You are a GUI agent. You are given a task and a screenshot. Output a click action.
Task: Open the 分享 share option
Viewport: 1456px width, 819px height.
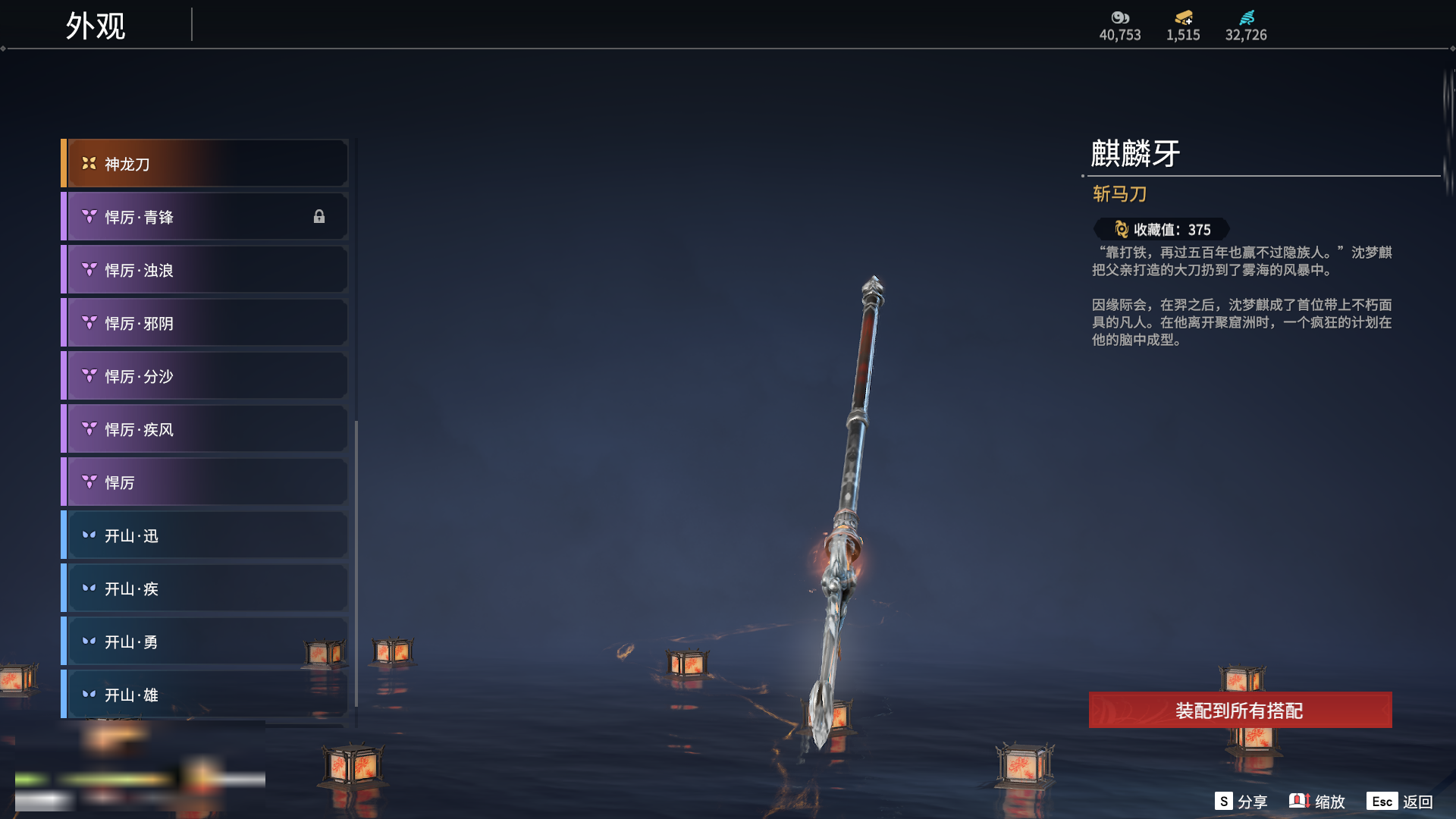(1241, 802)
